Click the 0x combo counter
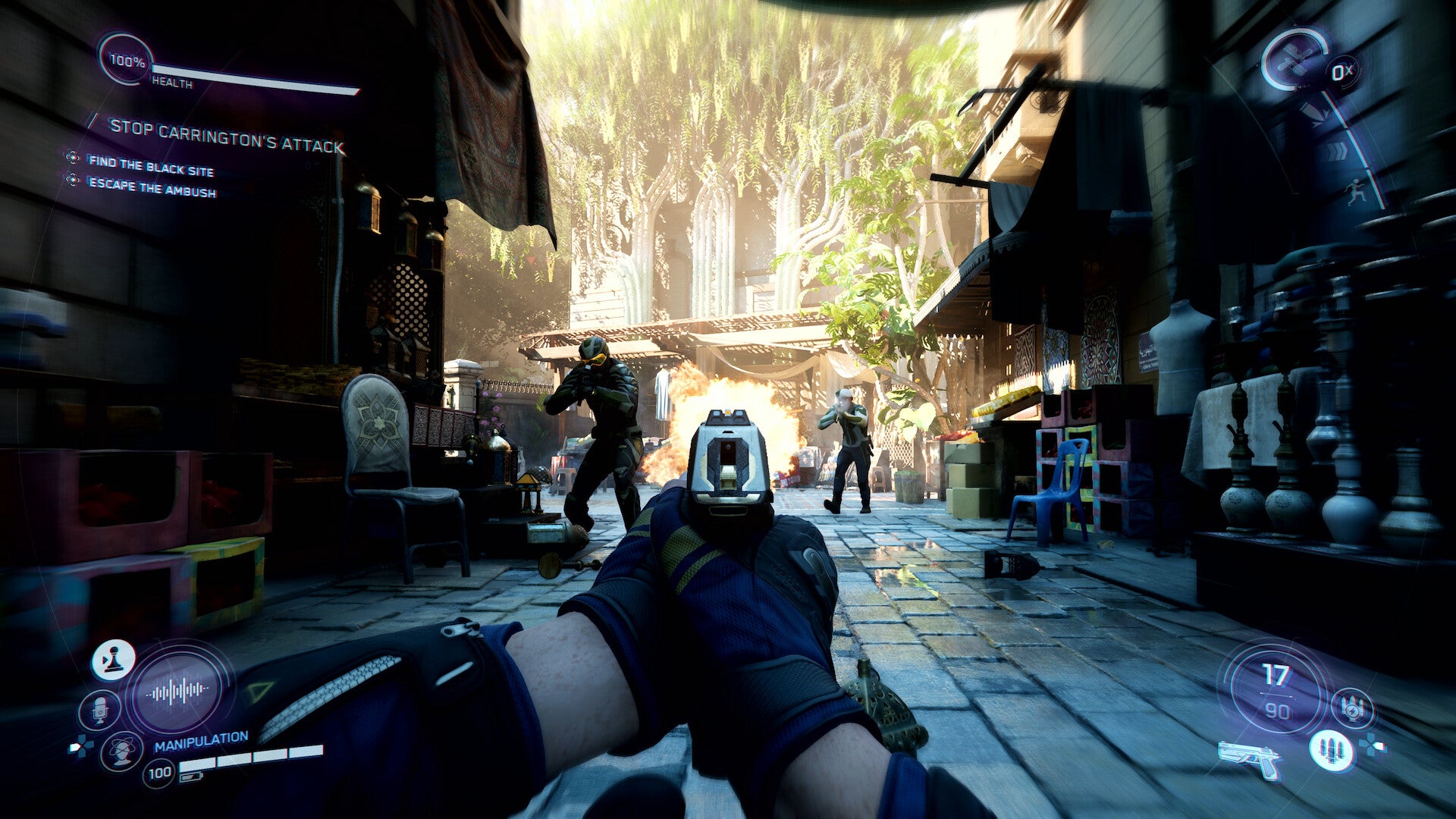Screen dimensions: 1456x819 point(1341,71)
